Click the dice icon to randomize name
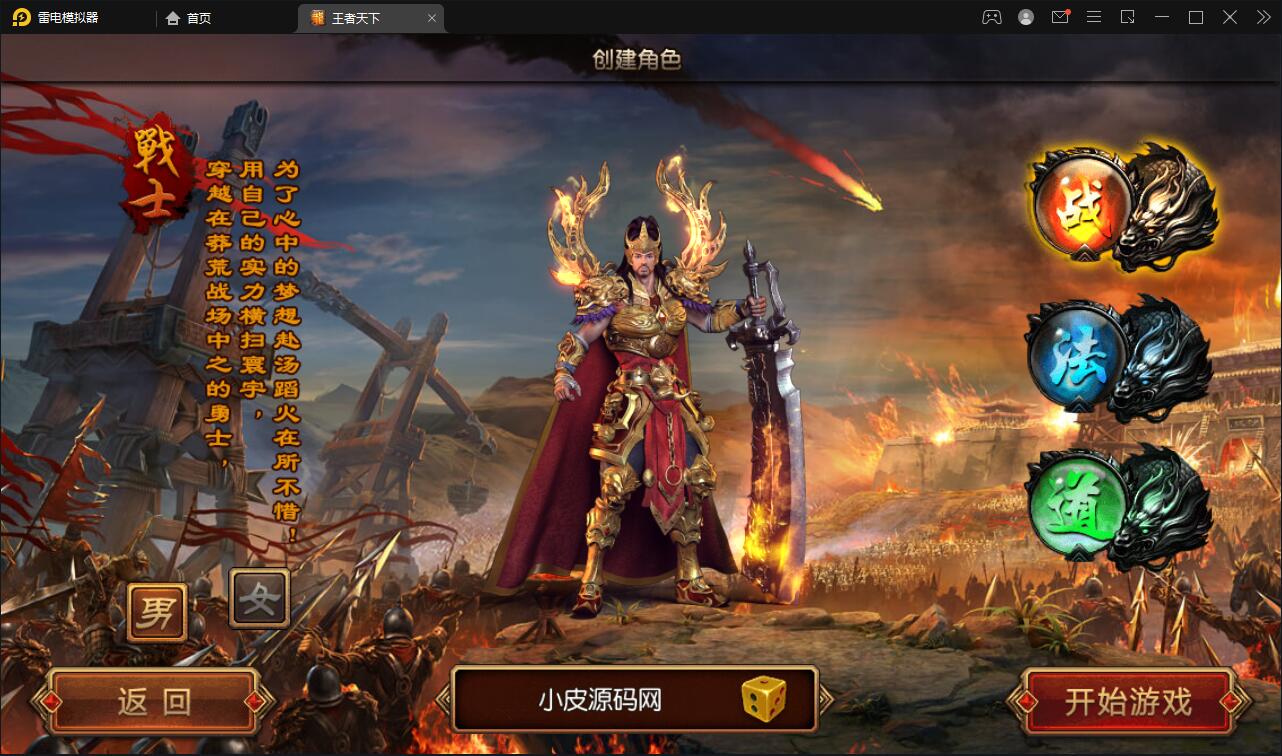Viewport: 1282px width, 756px height. pos(766,700)
